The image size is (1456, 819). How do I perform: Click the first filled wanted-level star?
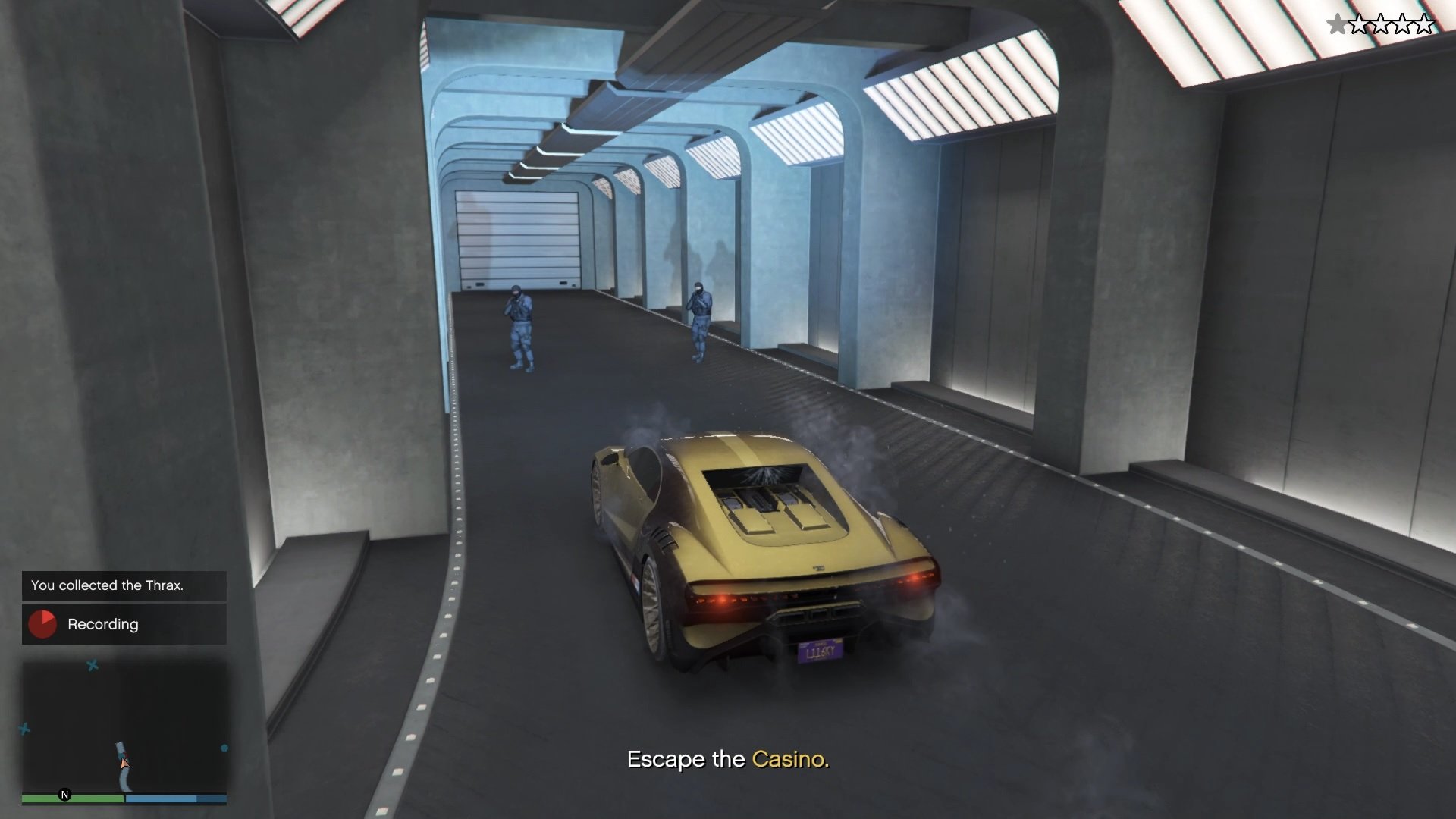(1338, 24)
